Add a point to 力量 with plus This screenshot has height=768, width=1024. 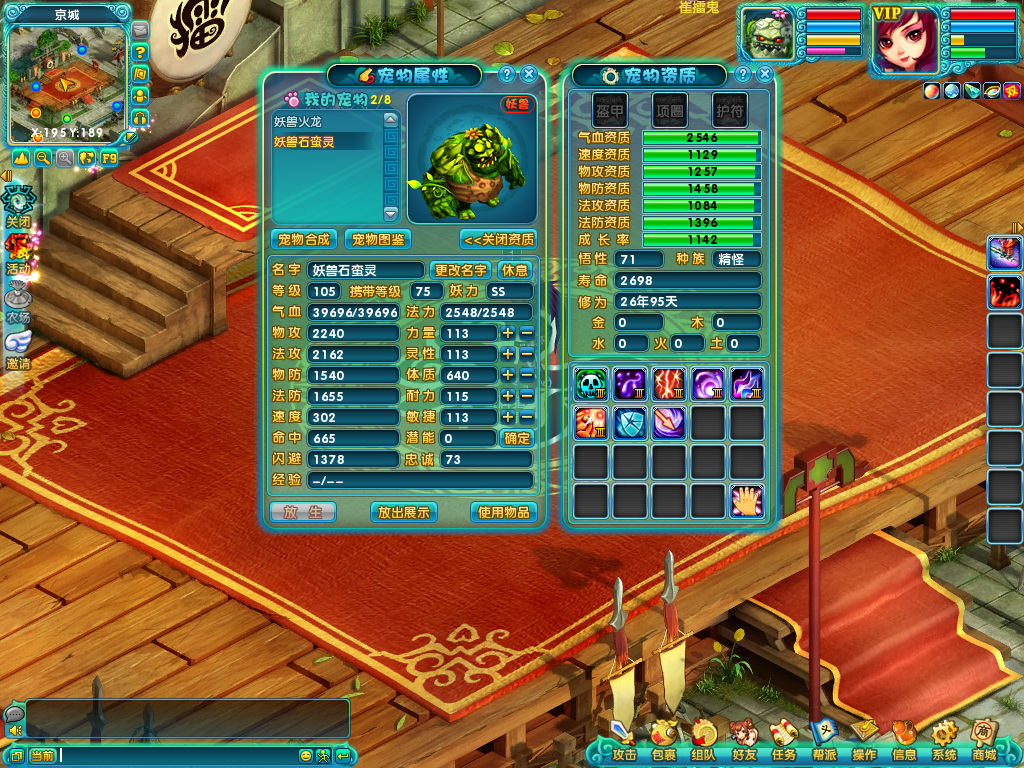click(508, 333)
